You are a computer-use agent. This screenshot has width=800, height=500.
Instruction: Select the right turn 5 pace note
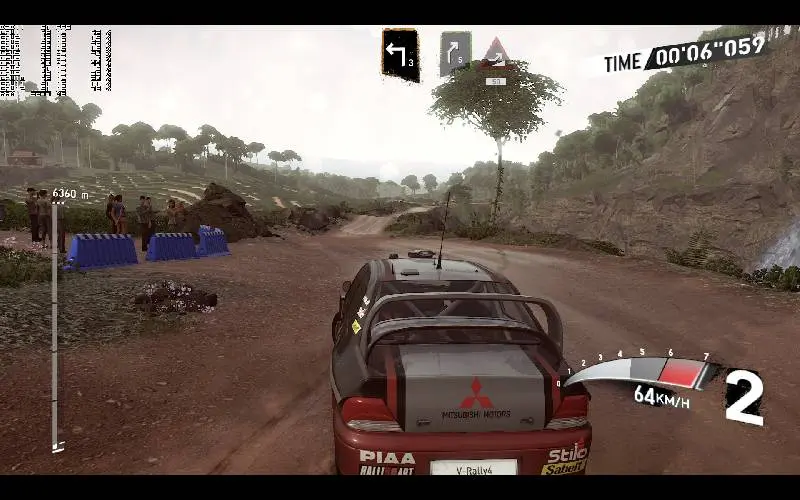pyautogui.click(x=455, y=54)
